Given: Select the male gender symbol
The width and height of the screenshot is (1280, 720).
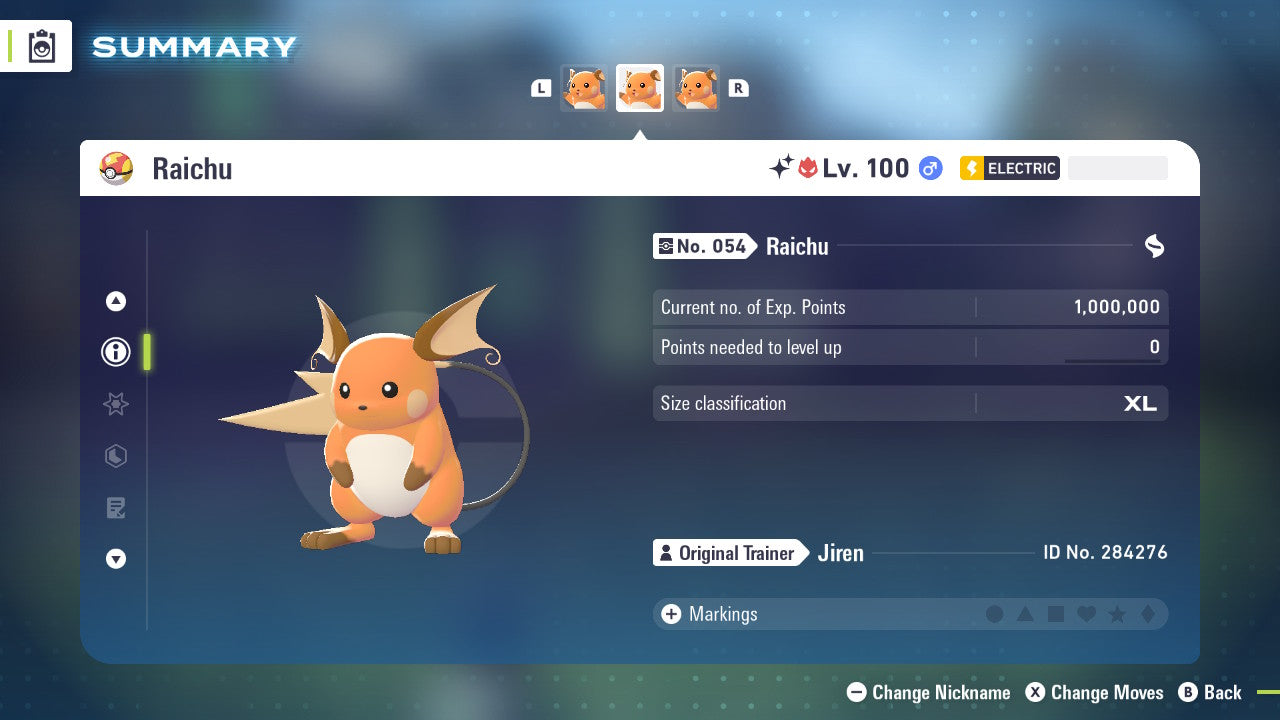Looking at the screenshot, I should [930, 168].
